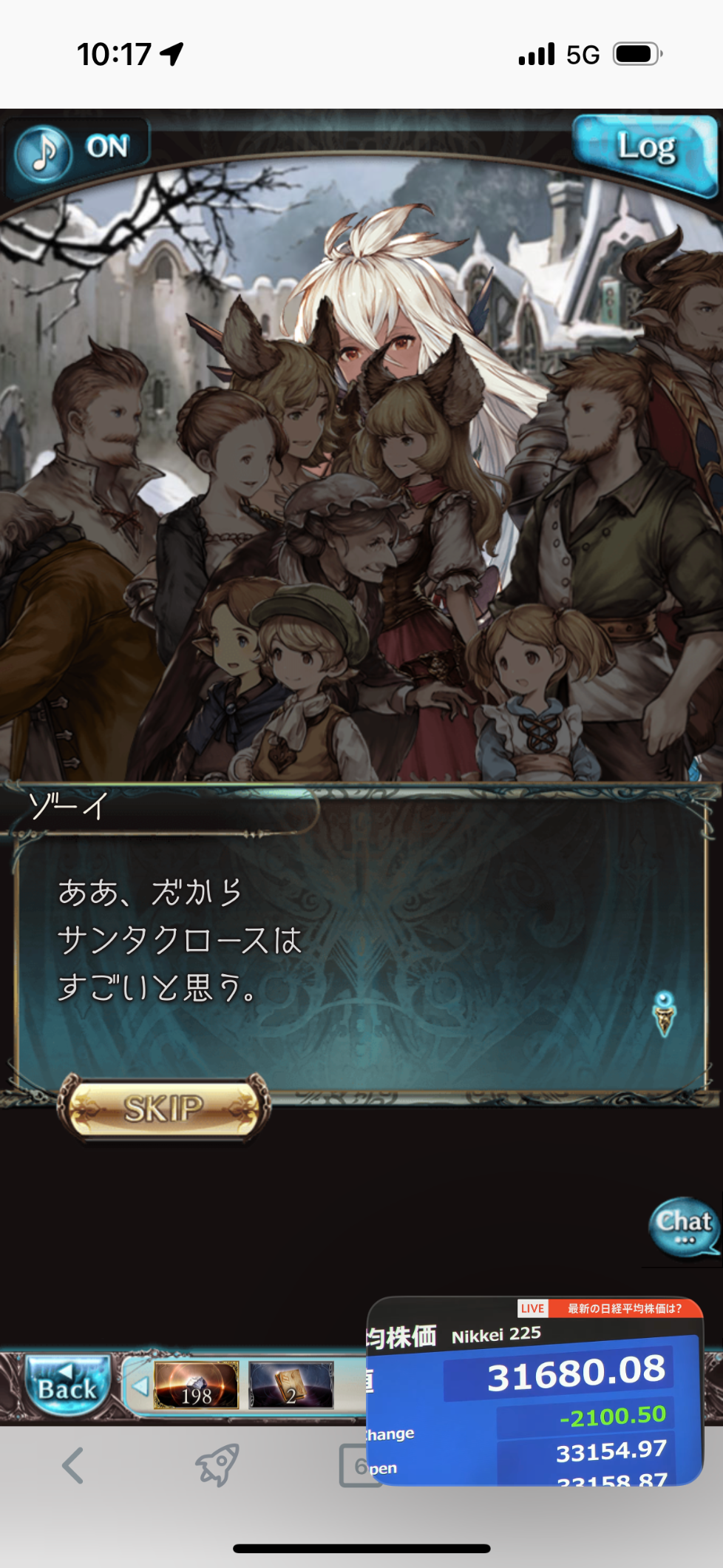Open the Nikkei 225 live video overlay
The width and height of the screenshot is (723, 1568).
(534, 1390)
